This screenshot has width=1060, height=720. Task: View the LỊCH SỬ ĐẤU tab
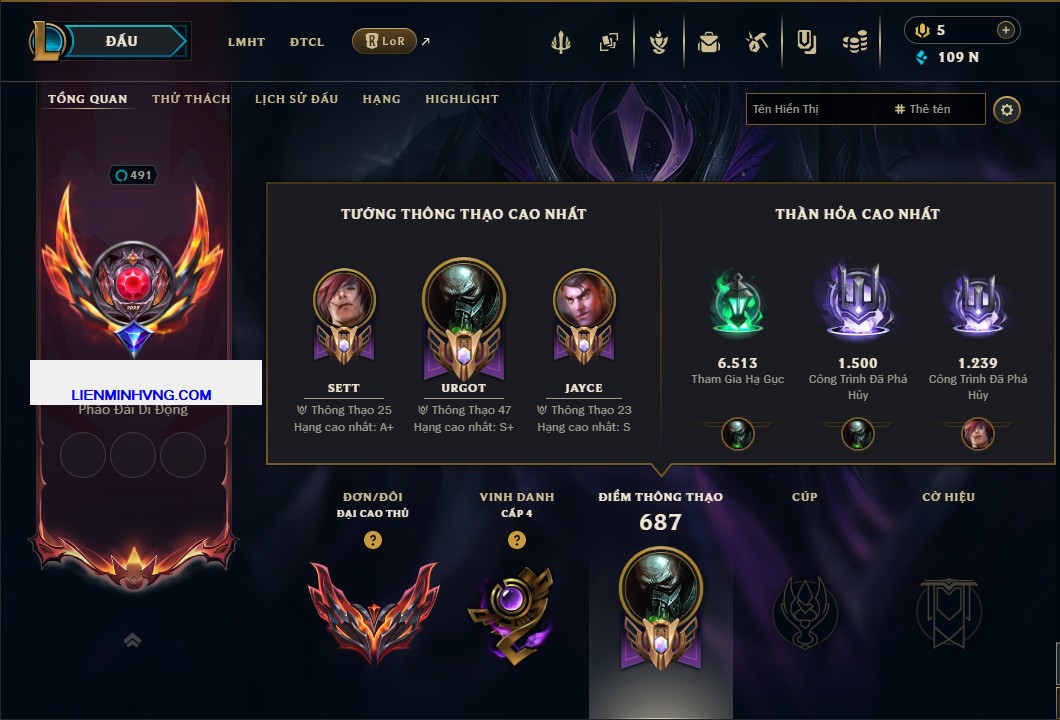(x=296, y=99)
